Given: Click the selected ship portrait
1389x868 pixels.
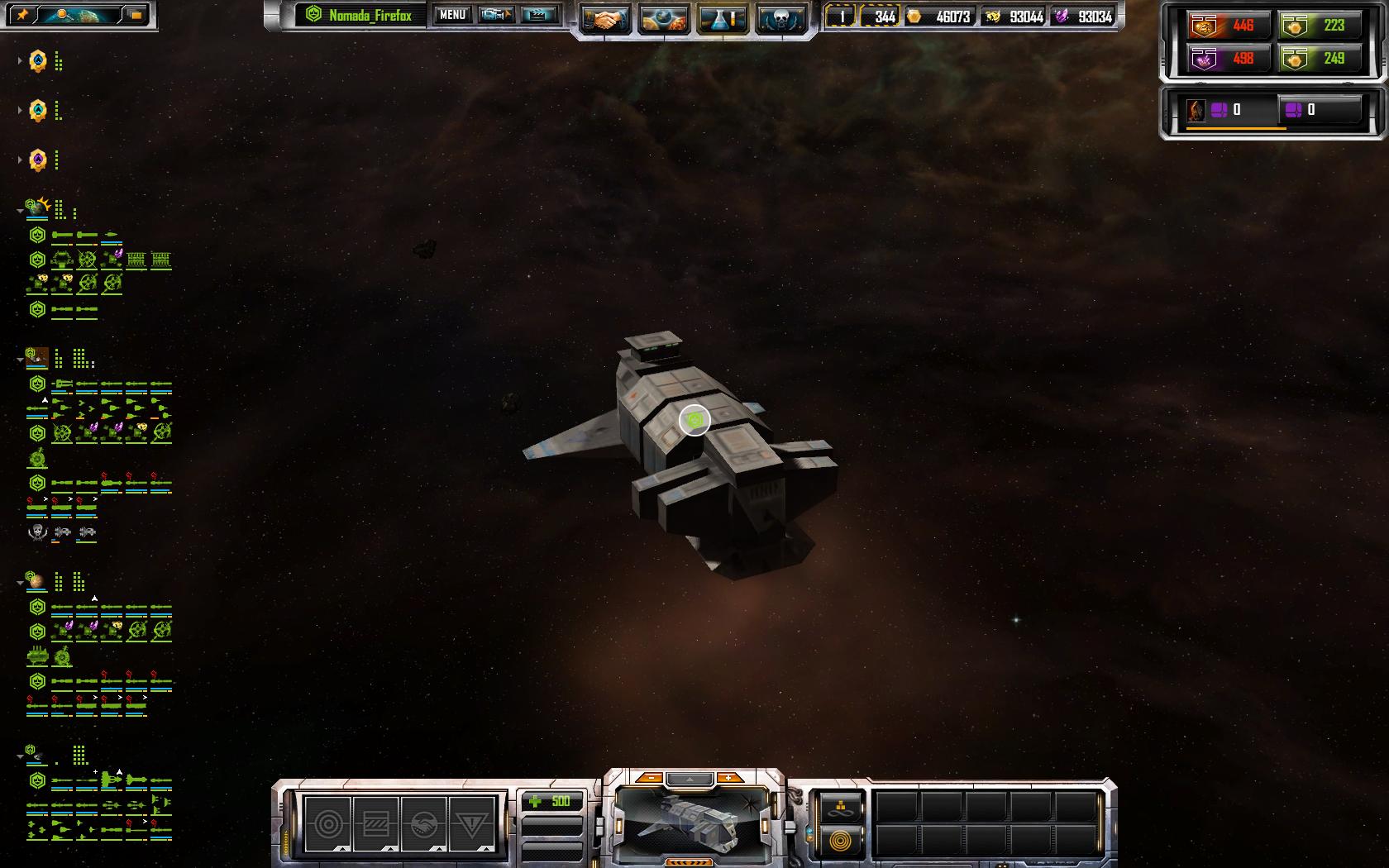Looking at the screenshot, I should coord(693,821).
